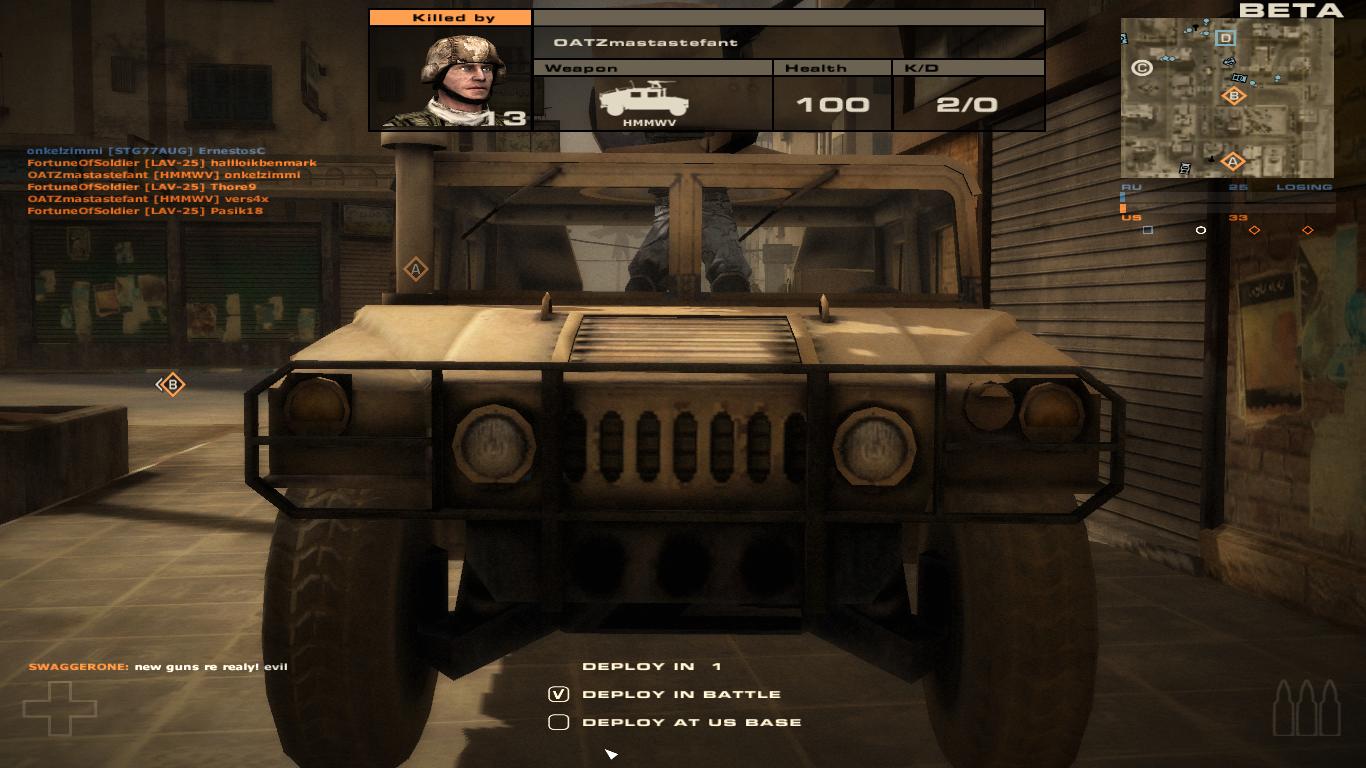Select flag A marker on the minimap
The width and height of the screenshot is (1366, 768).
pyautogui.click(x=1232, y=161)
